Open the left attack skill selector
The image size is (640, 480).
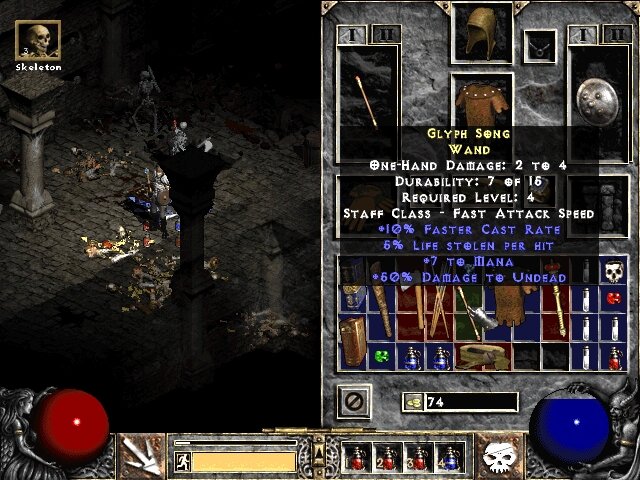point(141,455)
